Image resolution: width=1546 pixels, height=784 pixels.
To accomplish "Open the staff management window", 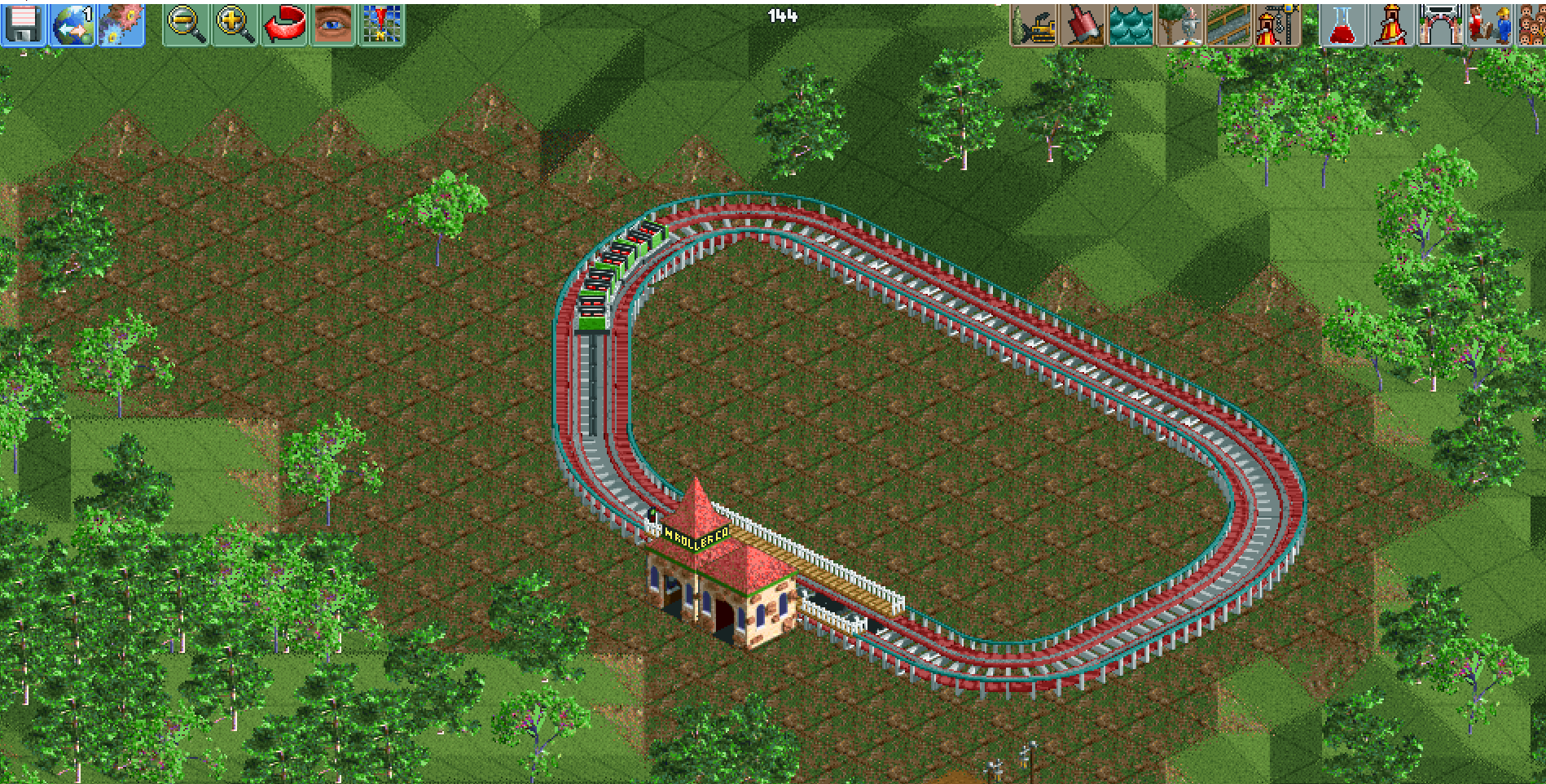I will [x=1491, y=24].
